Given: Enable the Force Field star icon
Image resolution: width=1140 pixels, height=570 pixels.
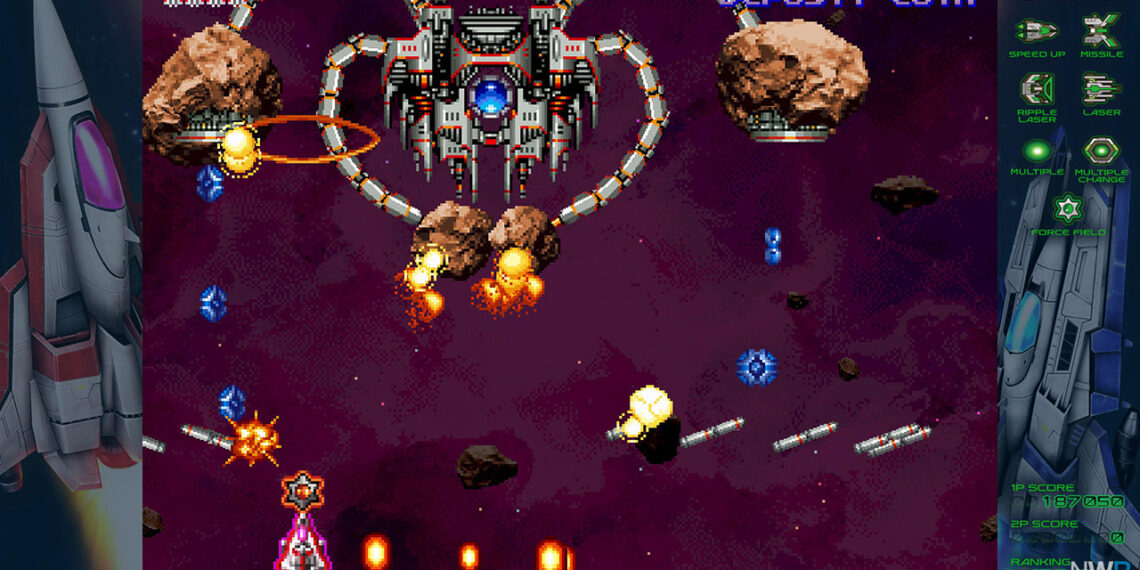Looking at the screenshot, I should [x=1068, y=209].
